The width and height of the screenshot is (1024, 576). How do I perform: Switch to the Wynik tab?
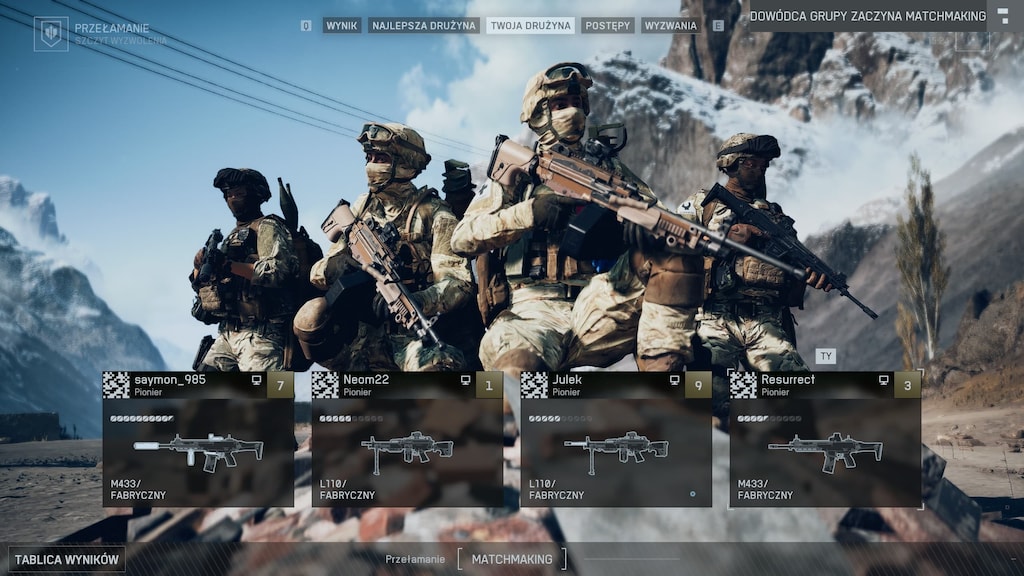click(x=342, y=25)
